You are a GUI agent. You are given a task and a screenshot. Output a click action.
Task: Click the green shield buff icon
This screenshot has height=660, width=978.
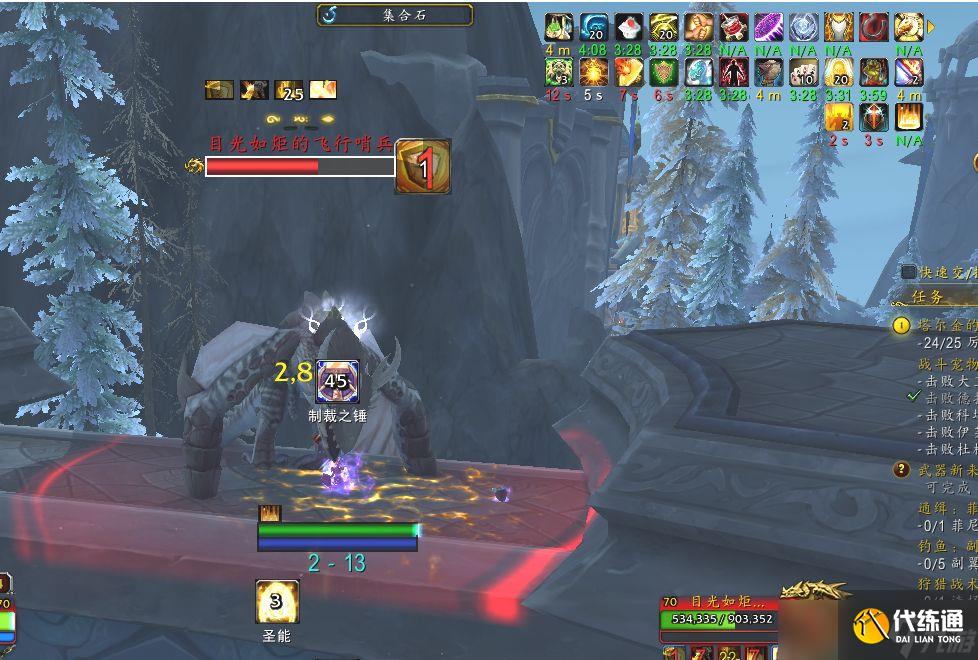[664, 72]
